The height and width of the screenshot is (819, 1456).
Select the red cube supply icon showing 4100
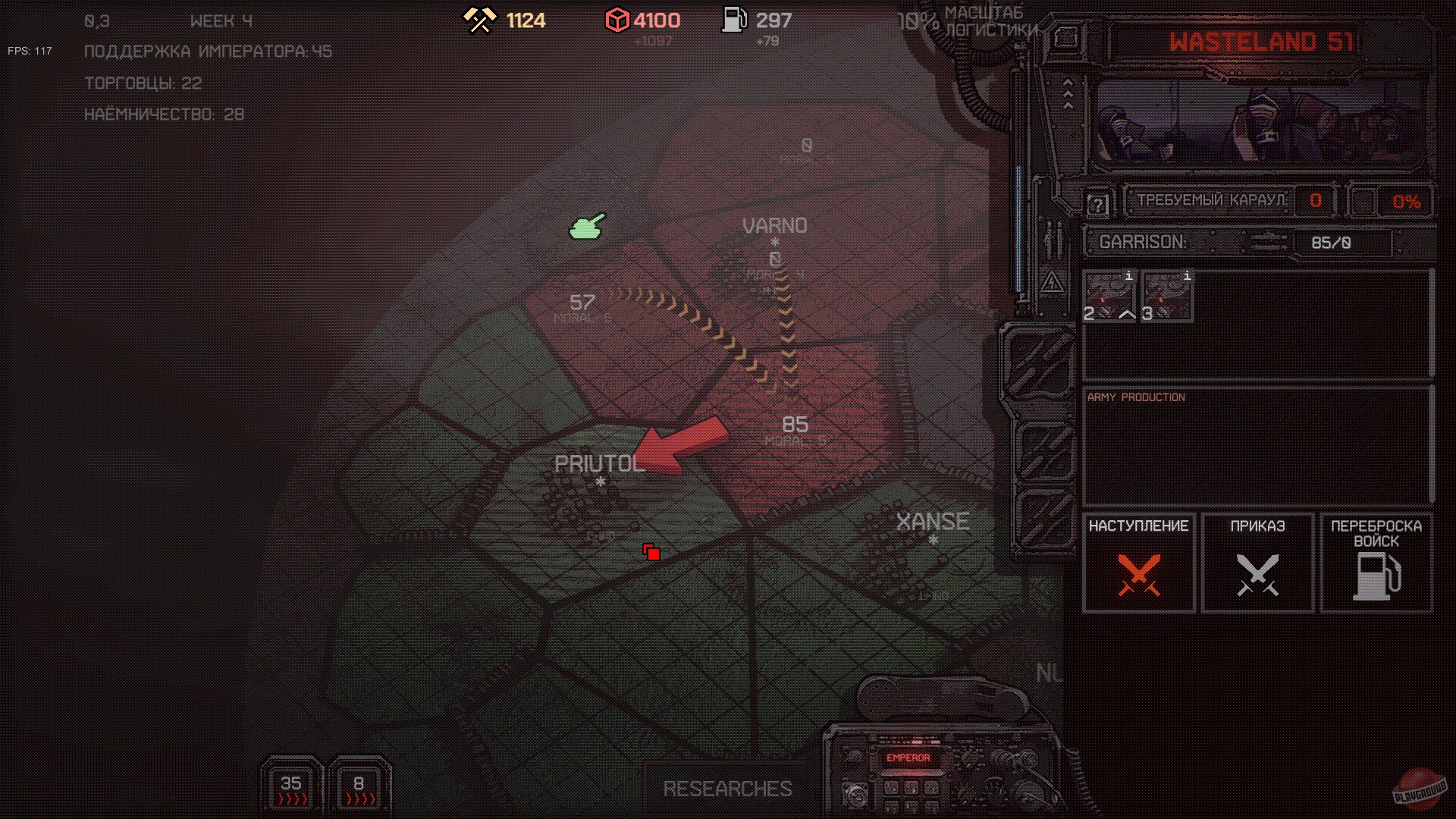click(618, 20)
